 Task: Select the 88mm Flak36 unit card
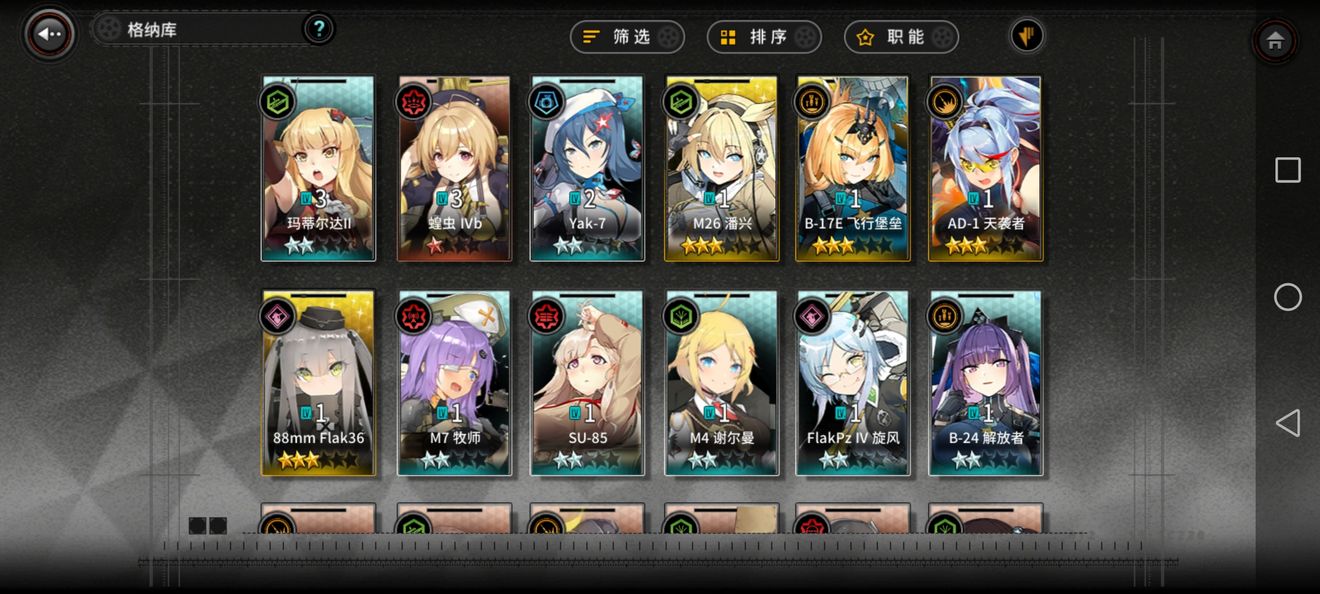coord(318,383)
